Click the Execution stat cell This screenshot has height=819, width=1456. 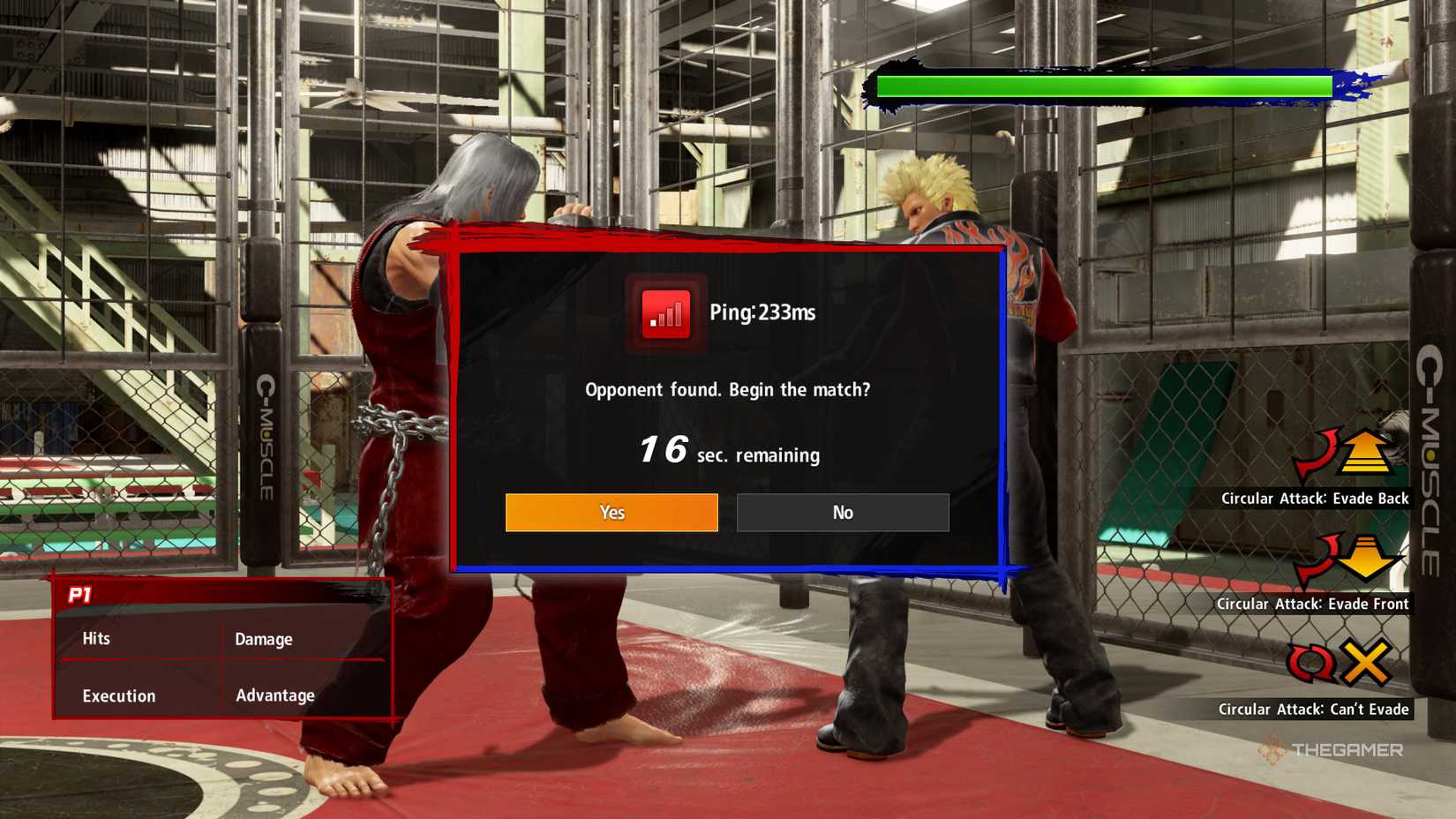click(117, 695)
